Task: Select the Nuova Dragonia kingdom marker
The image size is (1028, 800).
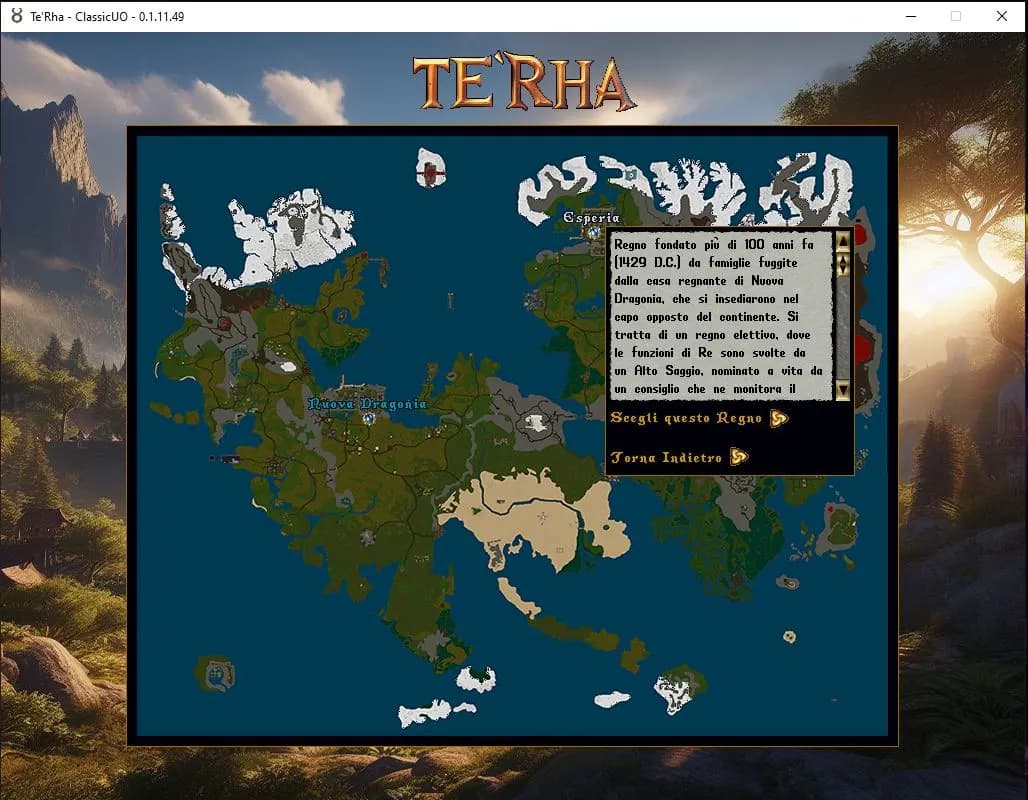Action: point(369,418)
